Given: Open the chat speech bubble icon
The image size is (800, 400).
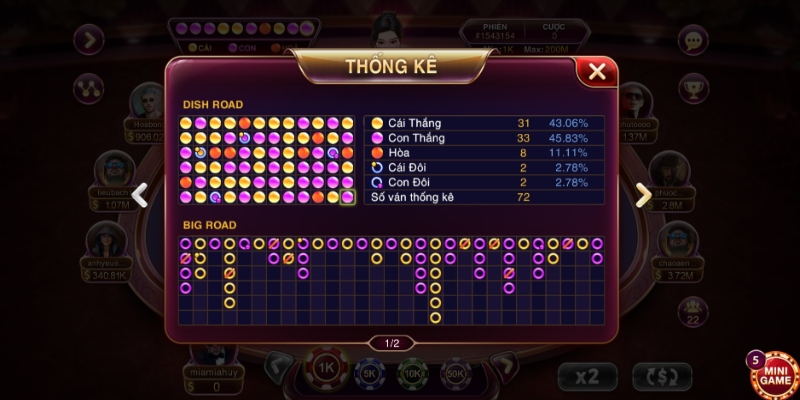Looking at the screenshot, I should [x=693, y=40].
